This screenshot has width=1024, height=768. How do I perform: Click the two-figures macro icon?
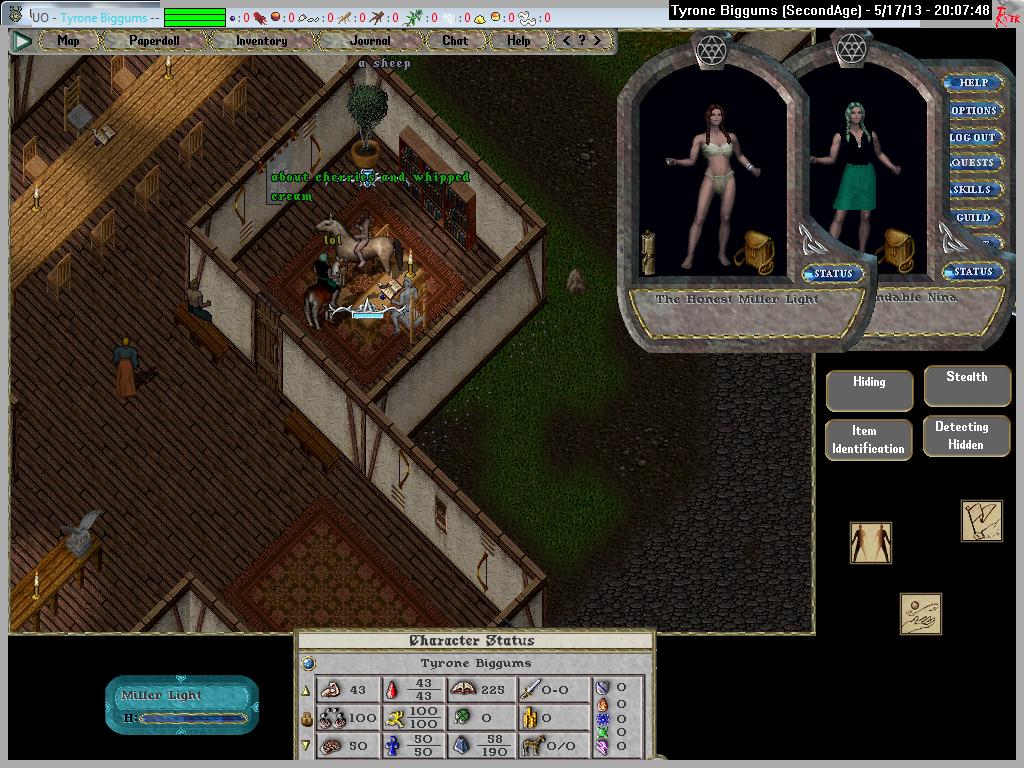click(870, 543)
